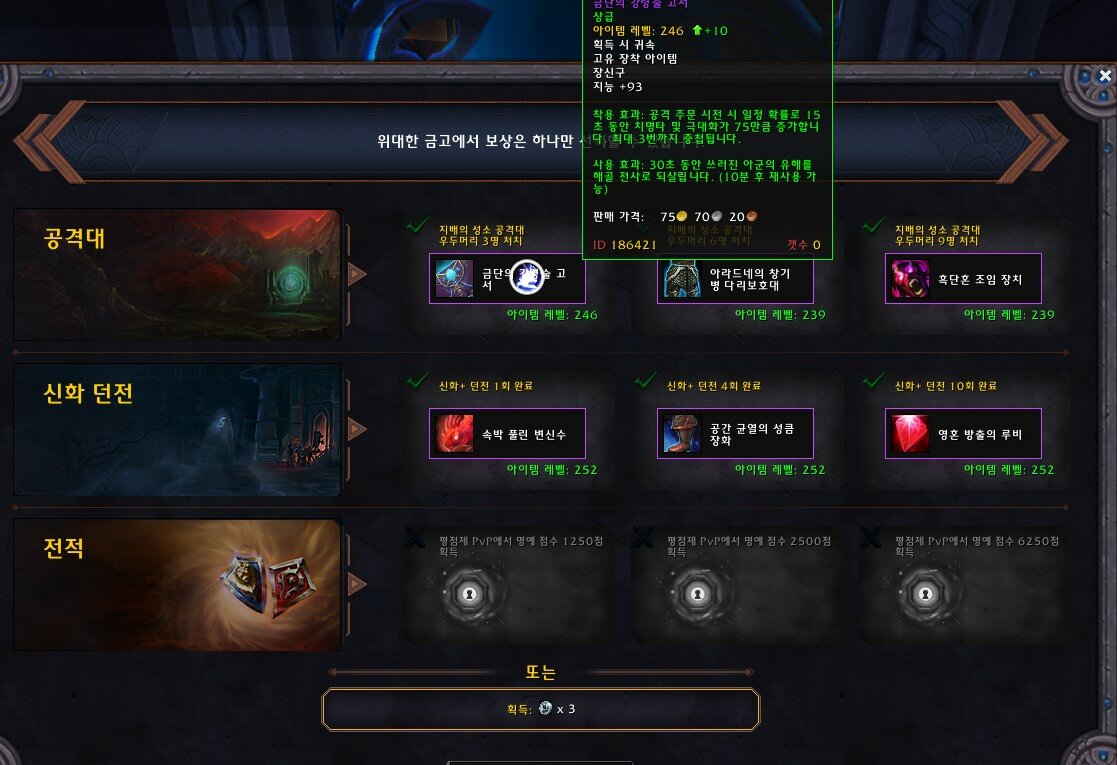Viewport: 1117px width, 765px height.
Task: Open the 신화 던전 category banner
Action: click(177, 429)
